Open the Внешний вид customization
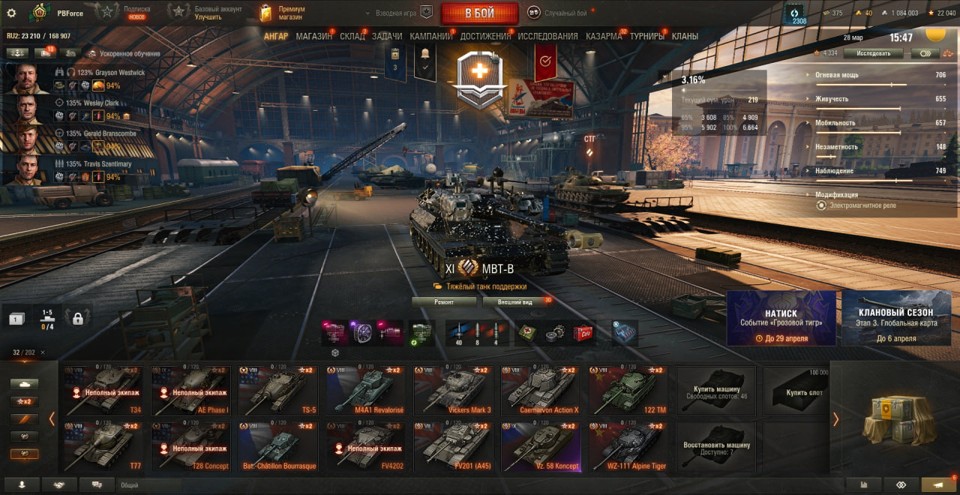The image size is (960, 495). [x=521, y=300]
